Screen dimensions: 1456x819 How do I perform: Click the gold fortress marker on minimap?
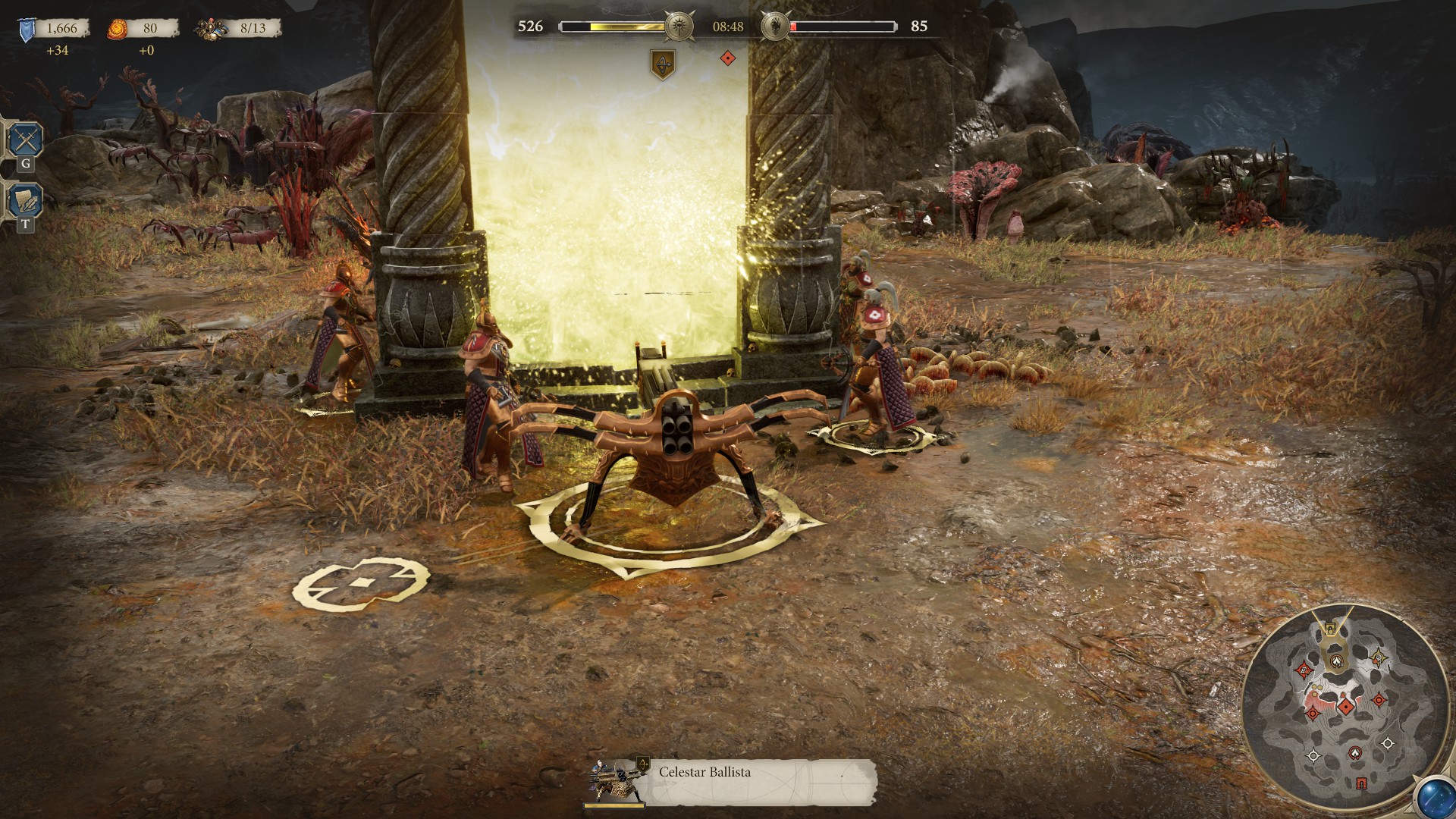coord(1329,629)
